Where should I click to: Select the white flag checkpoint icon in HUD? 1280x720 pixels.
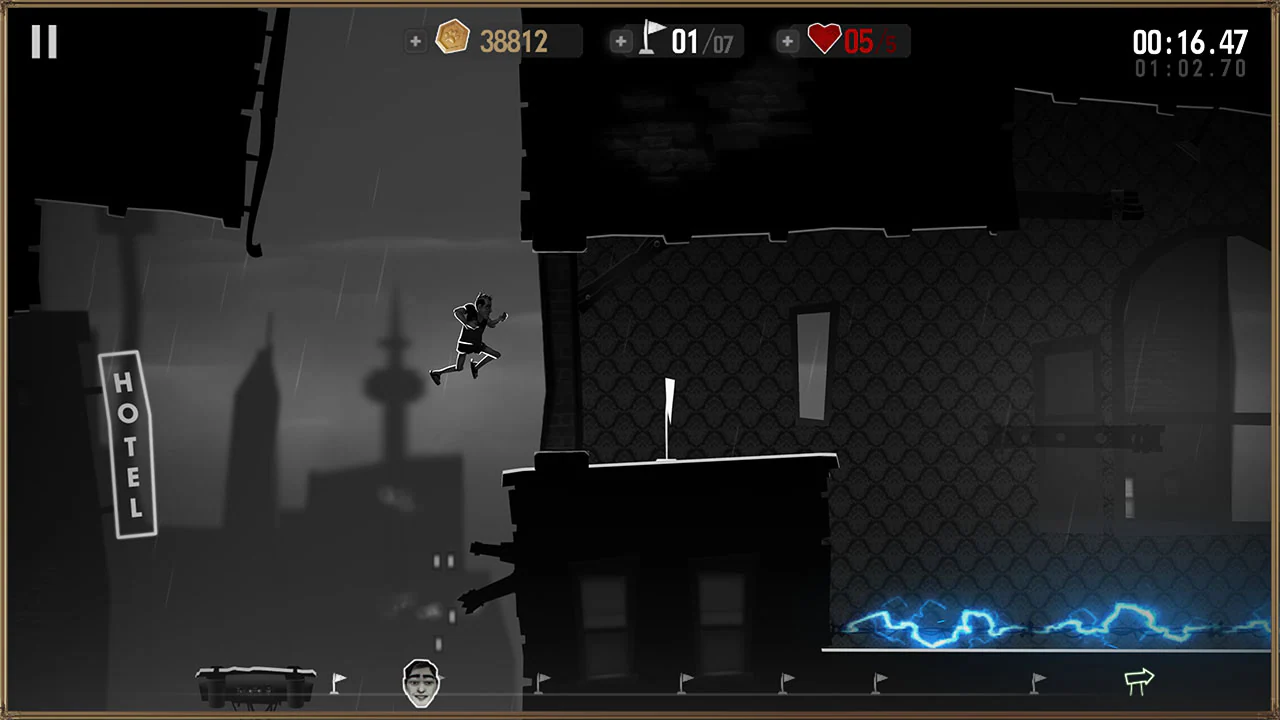652,38
